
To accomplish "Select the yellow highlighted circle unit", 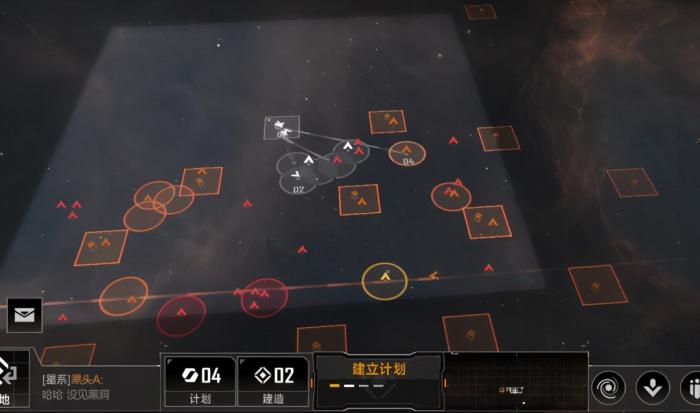I will pyautogui.click(x=383, y=280).
